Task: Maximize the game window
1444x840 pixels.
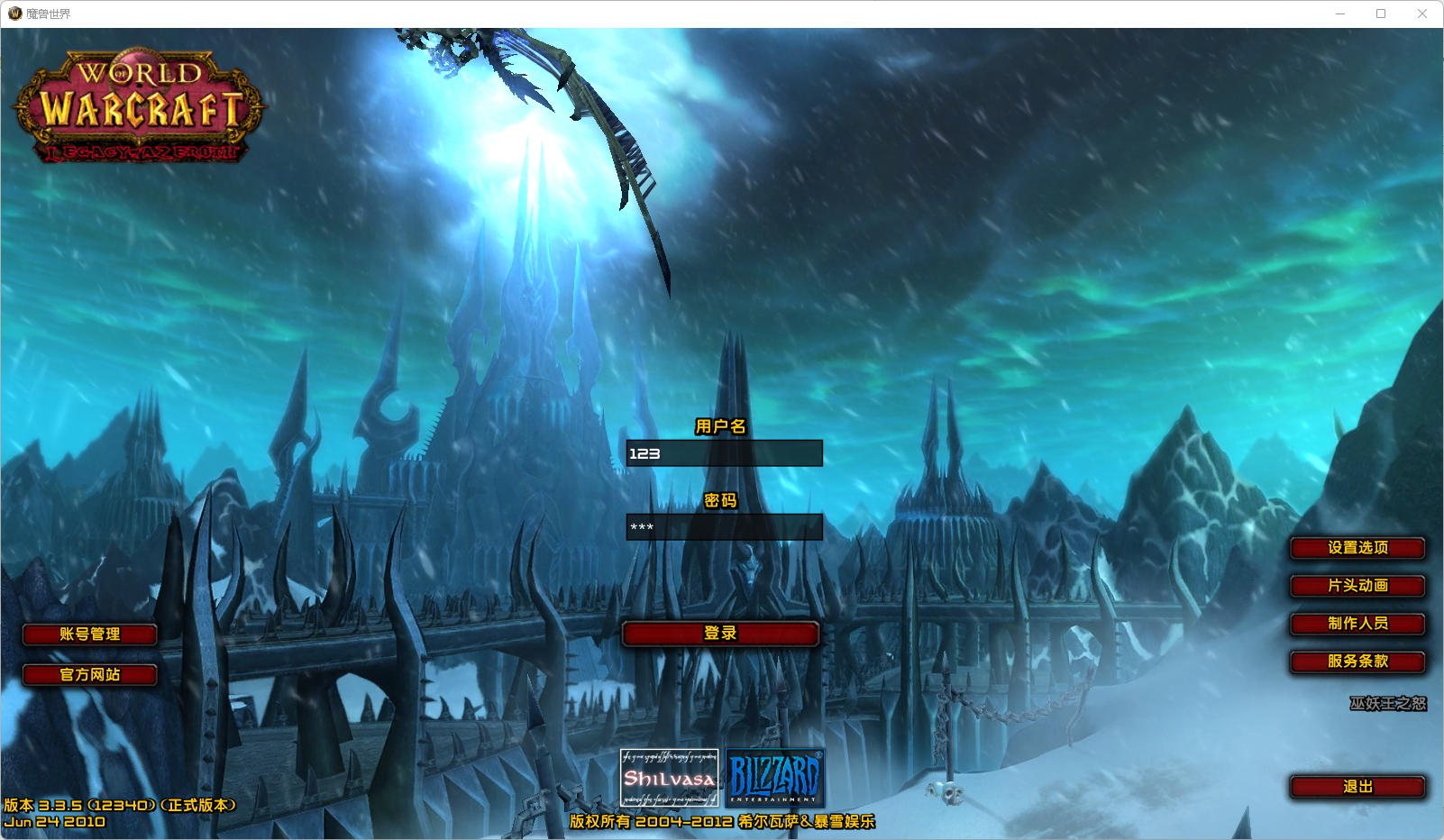Action: click(1381, 14)
